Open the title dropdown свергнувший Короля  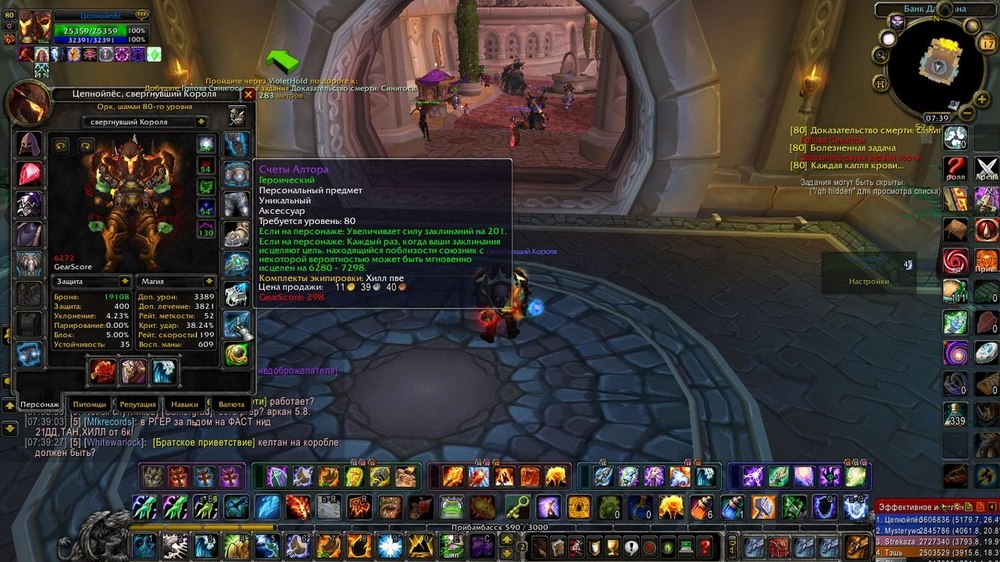(x=125, y=122)
